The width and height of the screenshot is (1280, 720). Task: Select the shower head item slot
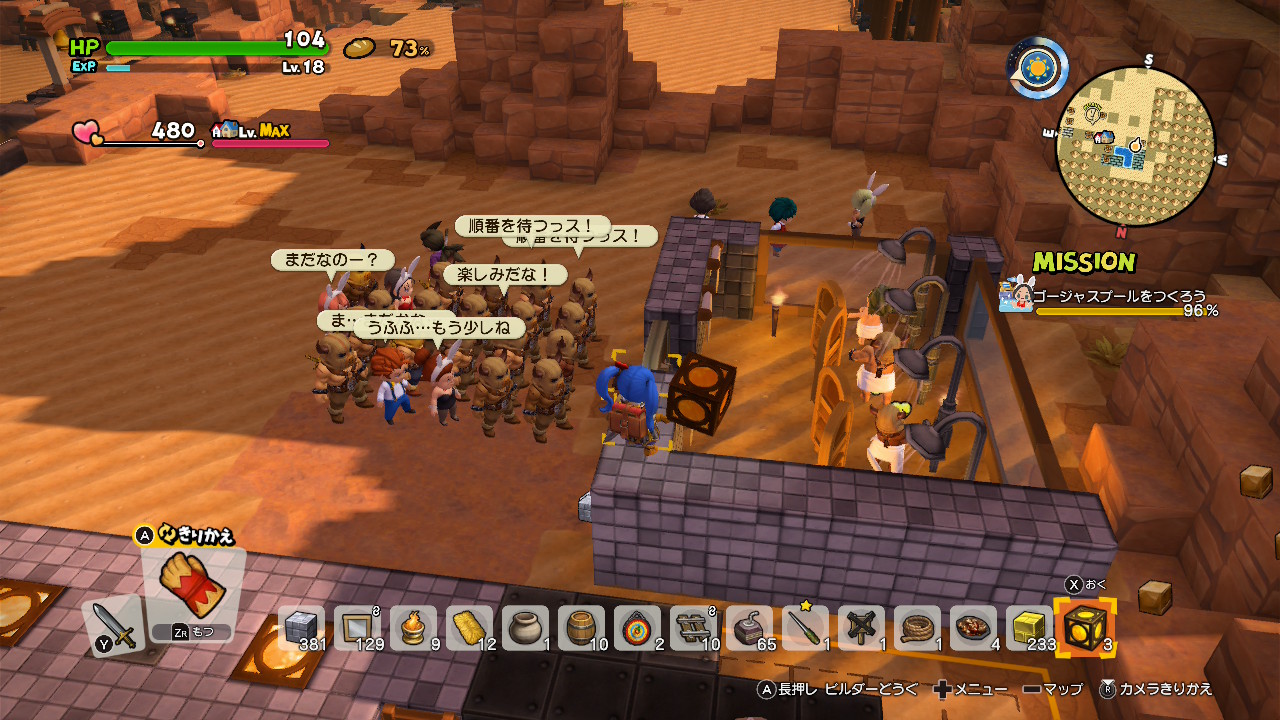coord(749,629)
